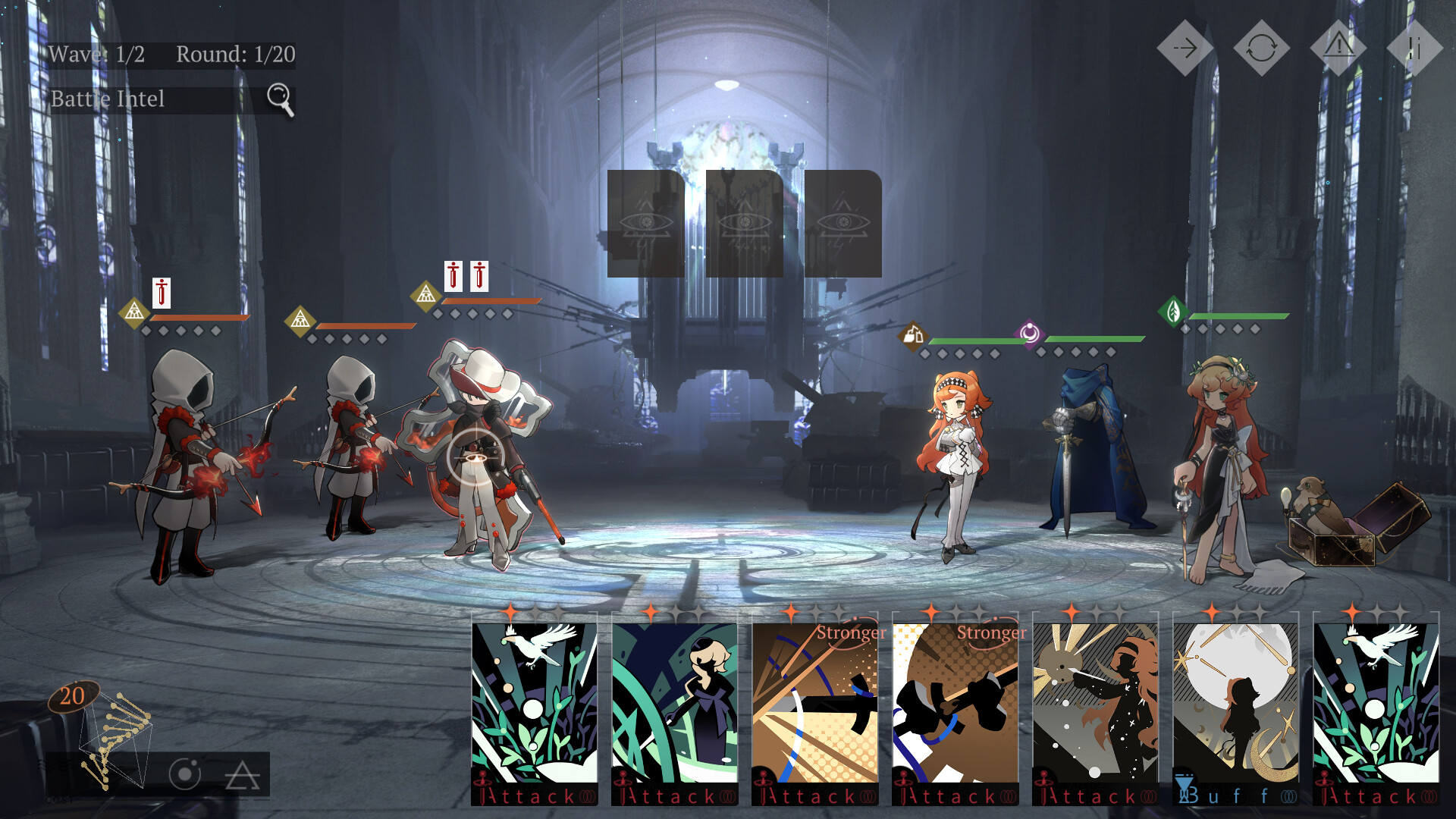Open the leftmost face-down enemy card

[x=646, y=224]
